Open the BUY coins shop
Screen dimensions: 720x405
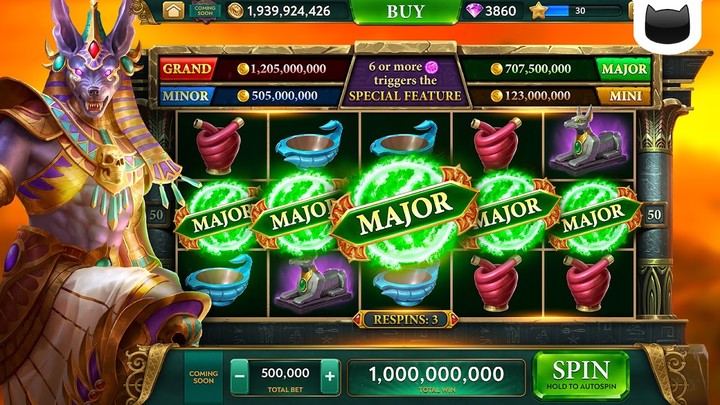[405, 11]
